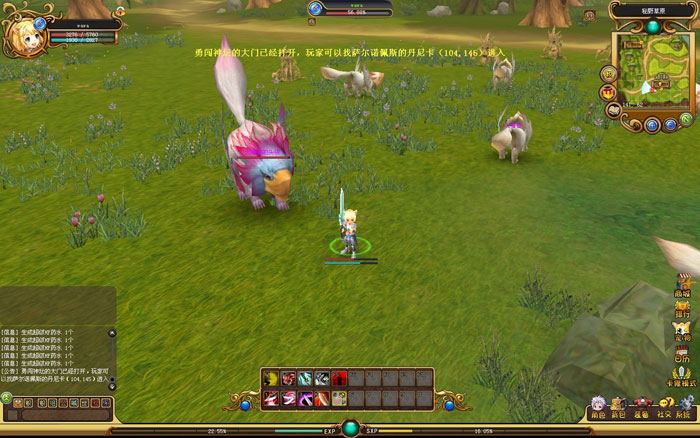Show the 排行 rankings

[x=683, y=308]
